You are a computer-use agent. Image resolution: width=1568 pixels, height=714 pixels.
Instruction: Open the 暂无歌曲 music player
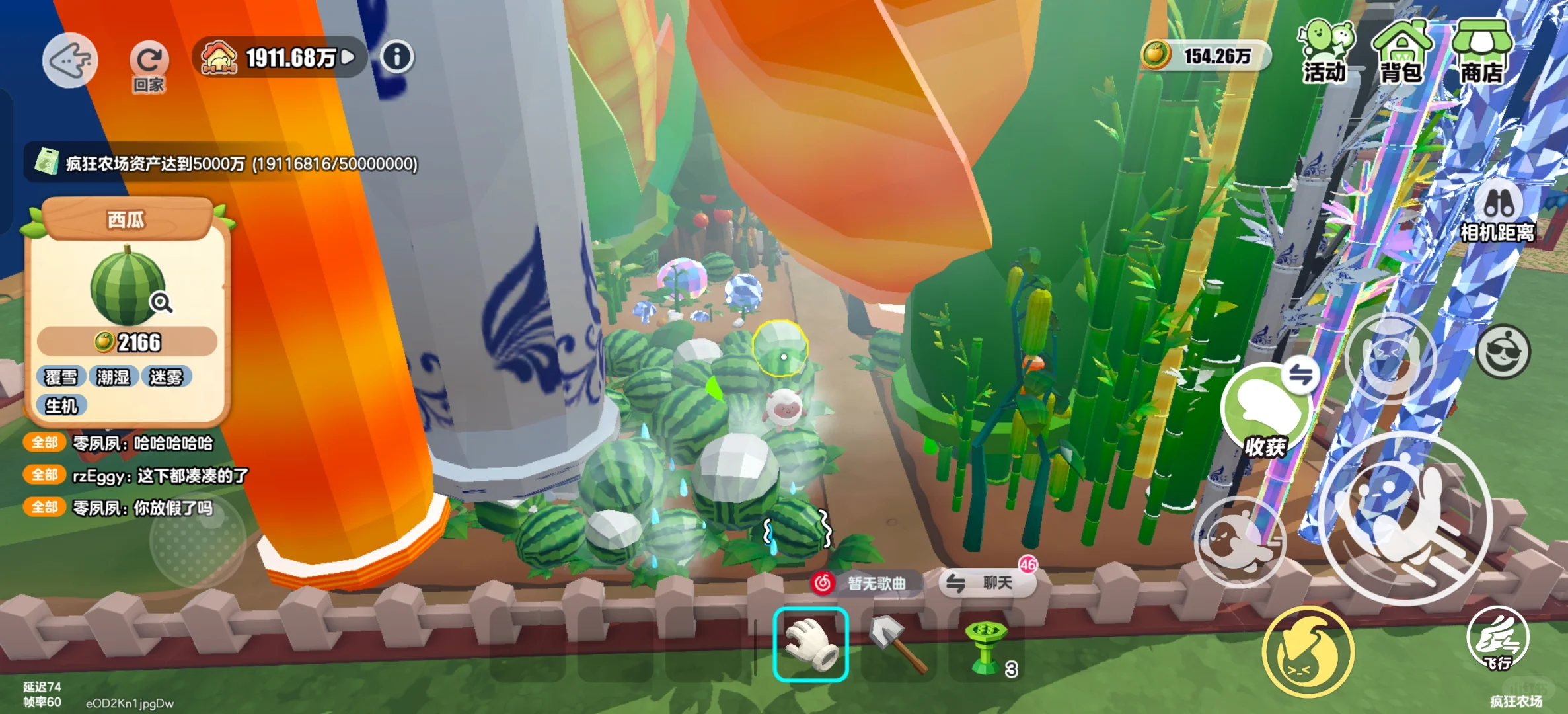tap(865, 583)
